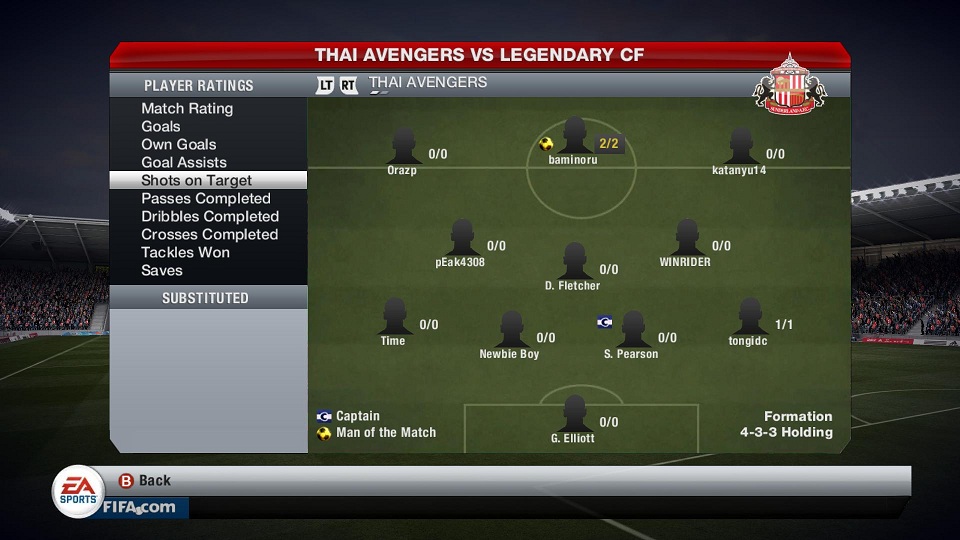Choose right back tongidc on the formation
This screenshot has width=960, height=540.
[x=750, y=317]
